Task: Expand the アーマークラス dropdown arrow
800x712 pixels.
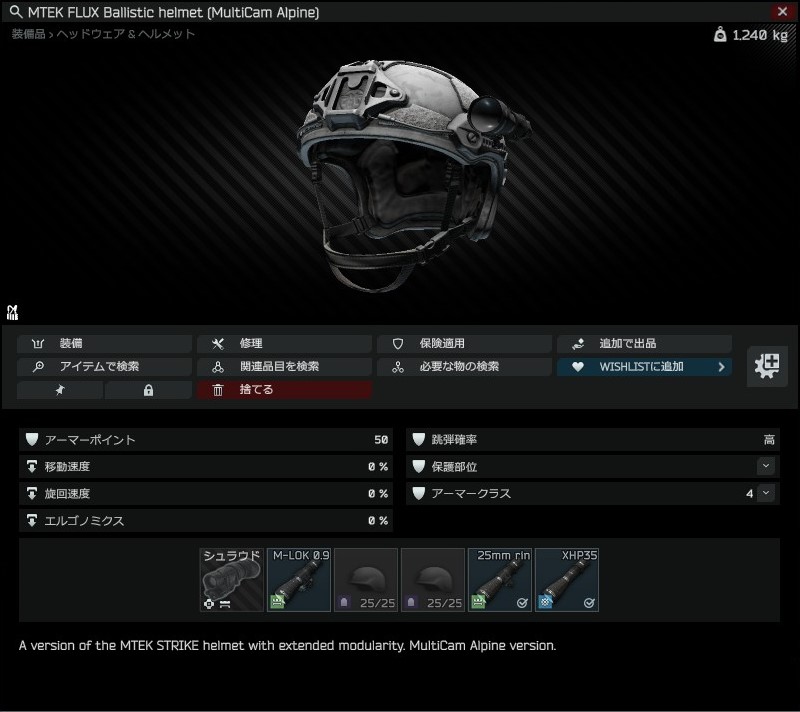Action: tap(766, 493)
